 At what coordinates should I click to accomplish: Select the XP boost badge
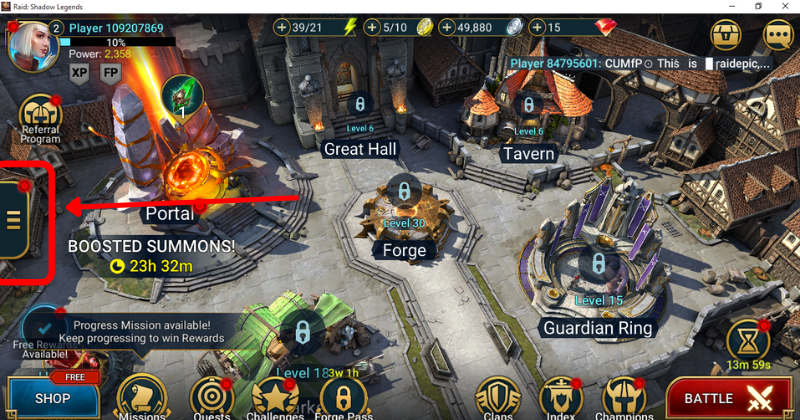(80, 72)
